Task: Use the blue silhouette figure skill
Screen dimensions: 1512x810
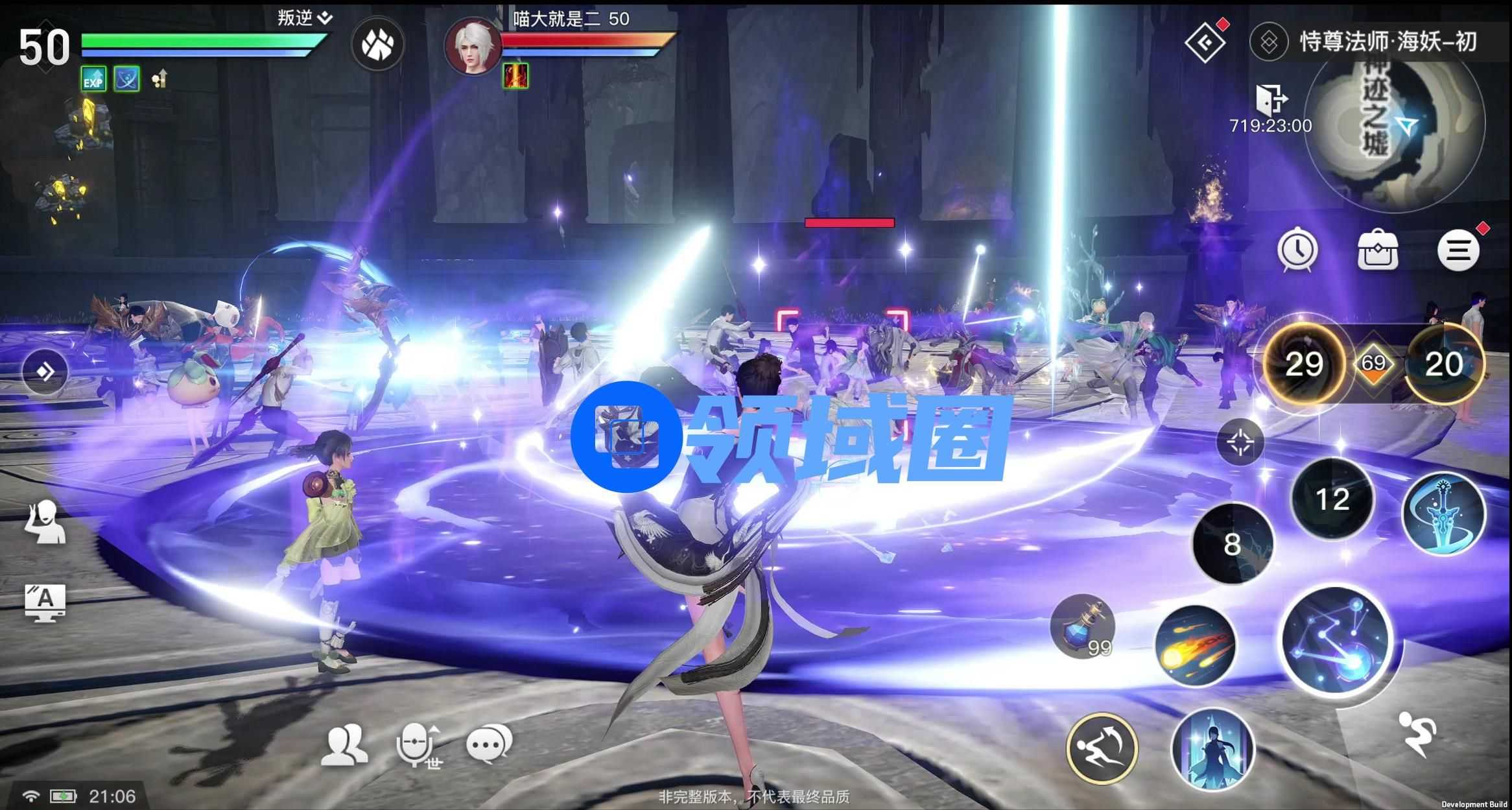Action: [x=1212, y=749]
